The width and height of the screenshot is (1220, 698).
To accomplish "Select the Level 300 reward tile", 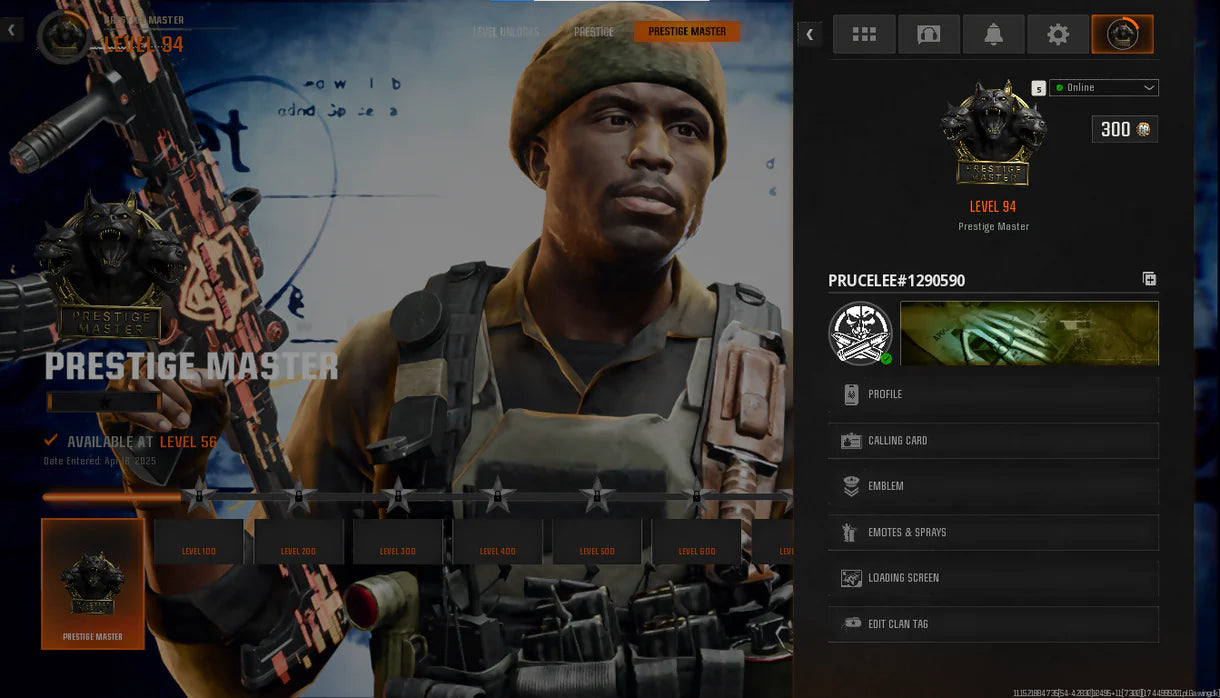I will click(x=398, y=542).
